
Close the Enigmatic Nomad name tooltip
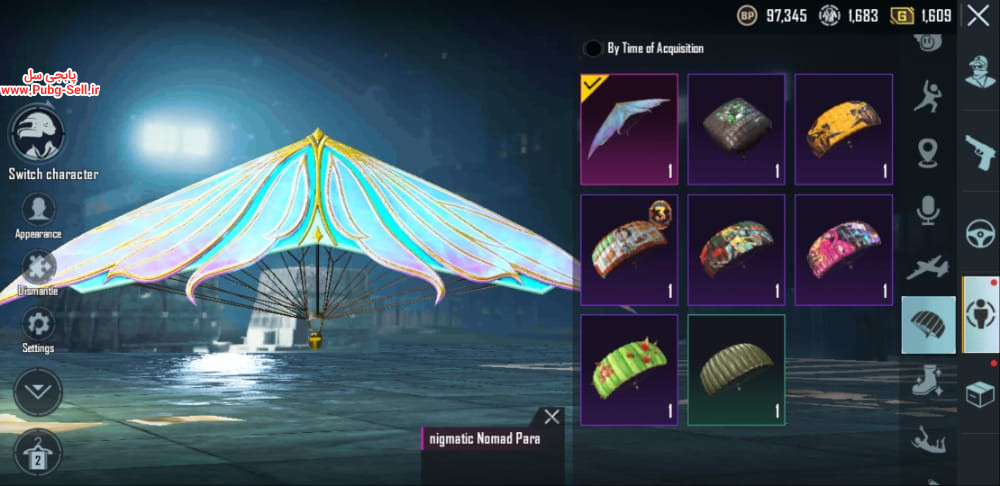[551, 417]
